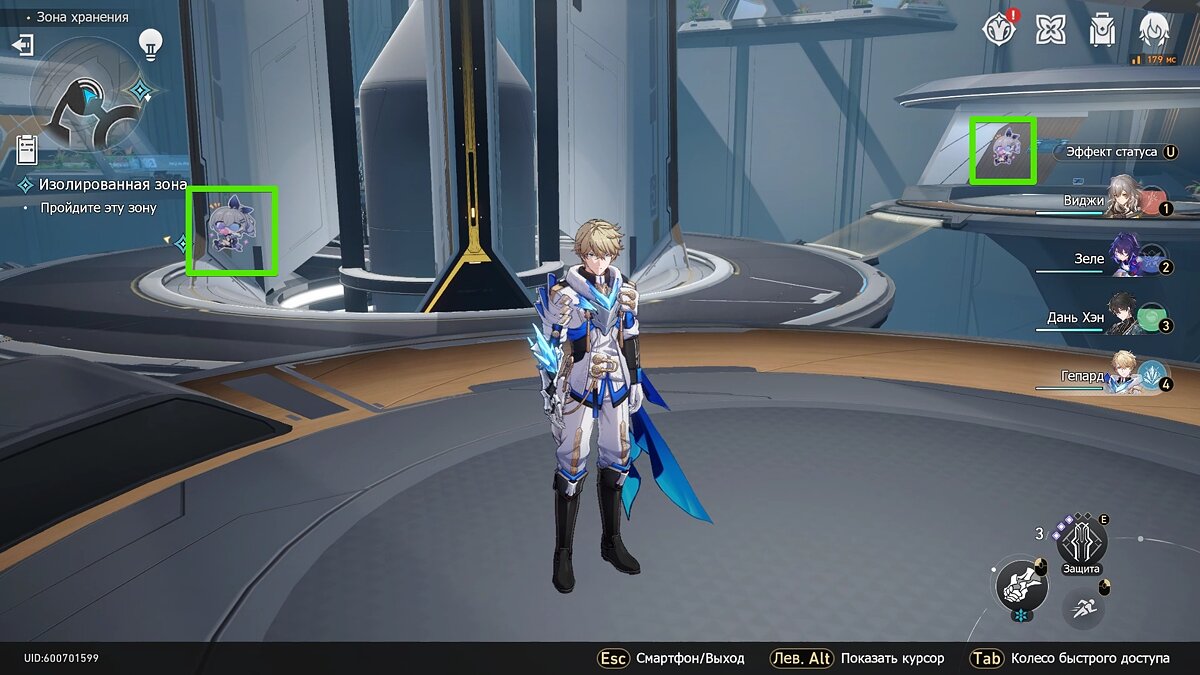Activate the Защита technique
1200x675 pixels.
1080,543
